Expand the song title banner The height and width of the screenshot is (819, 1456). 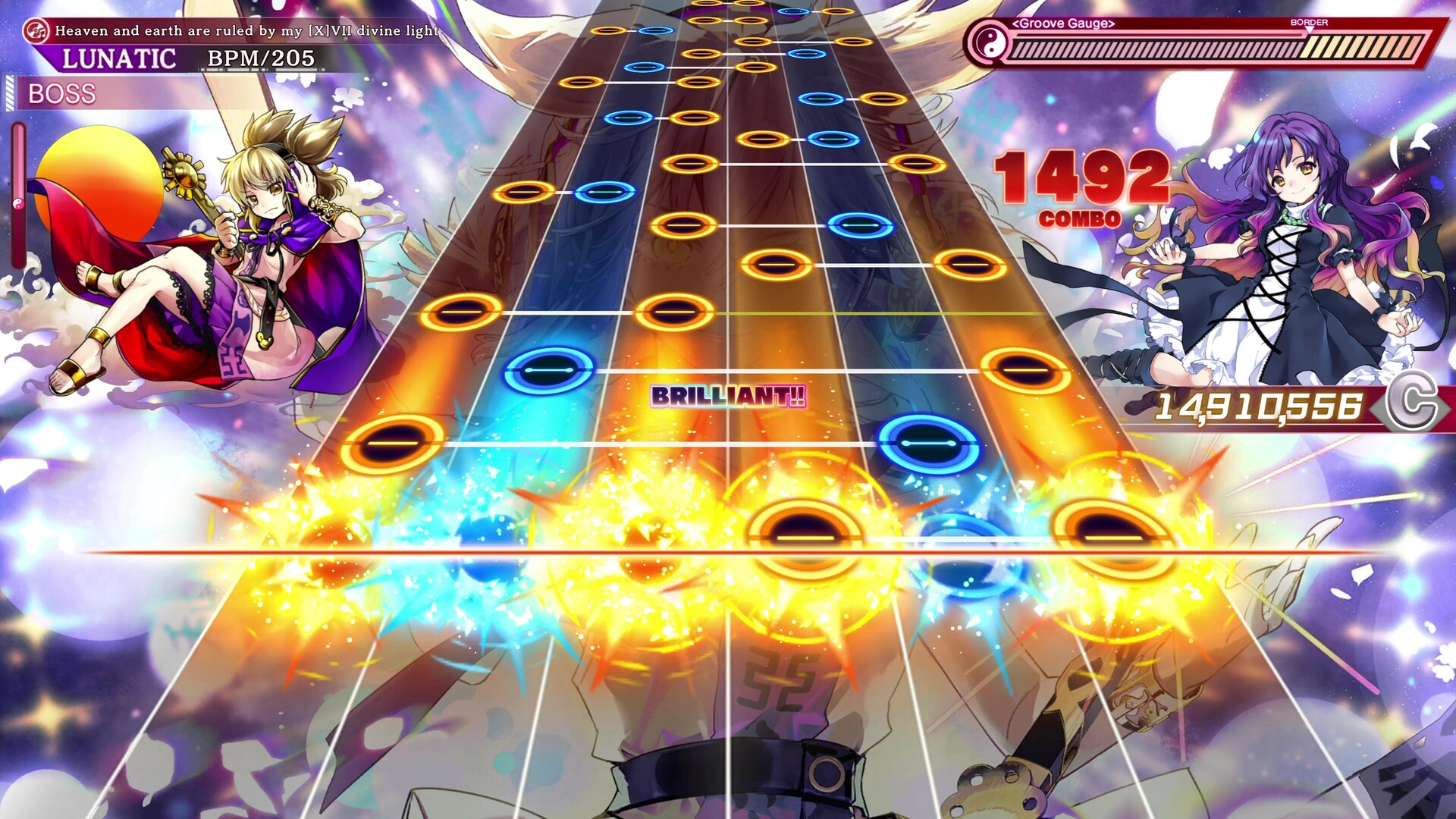(243, 31)
